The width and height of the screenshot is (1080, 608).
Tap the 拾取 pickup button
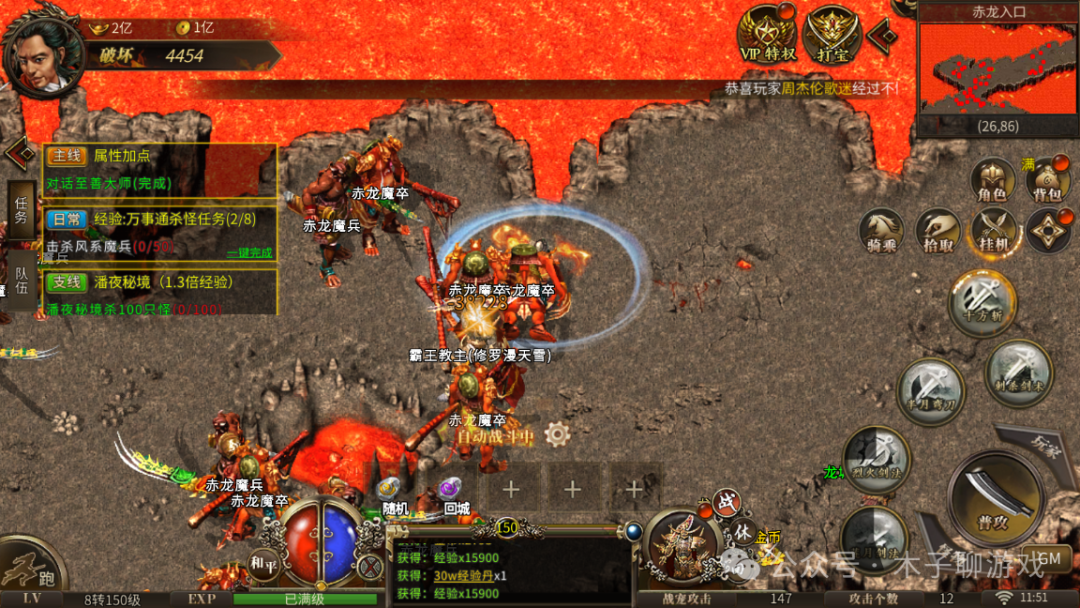[x=938, y=230]
